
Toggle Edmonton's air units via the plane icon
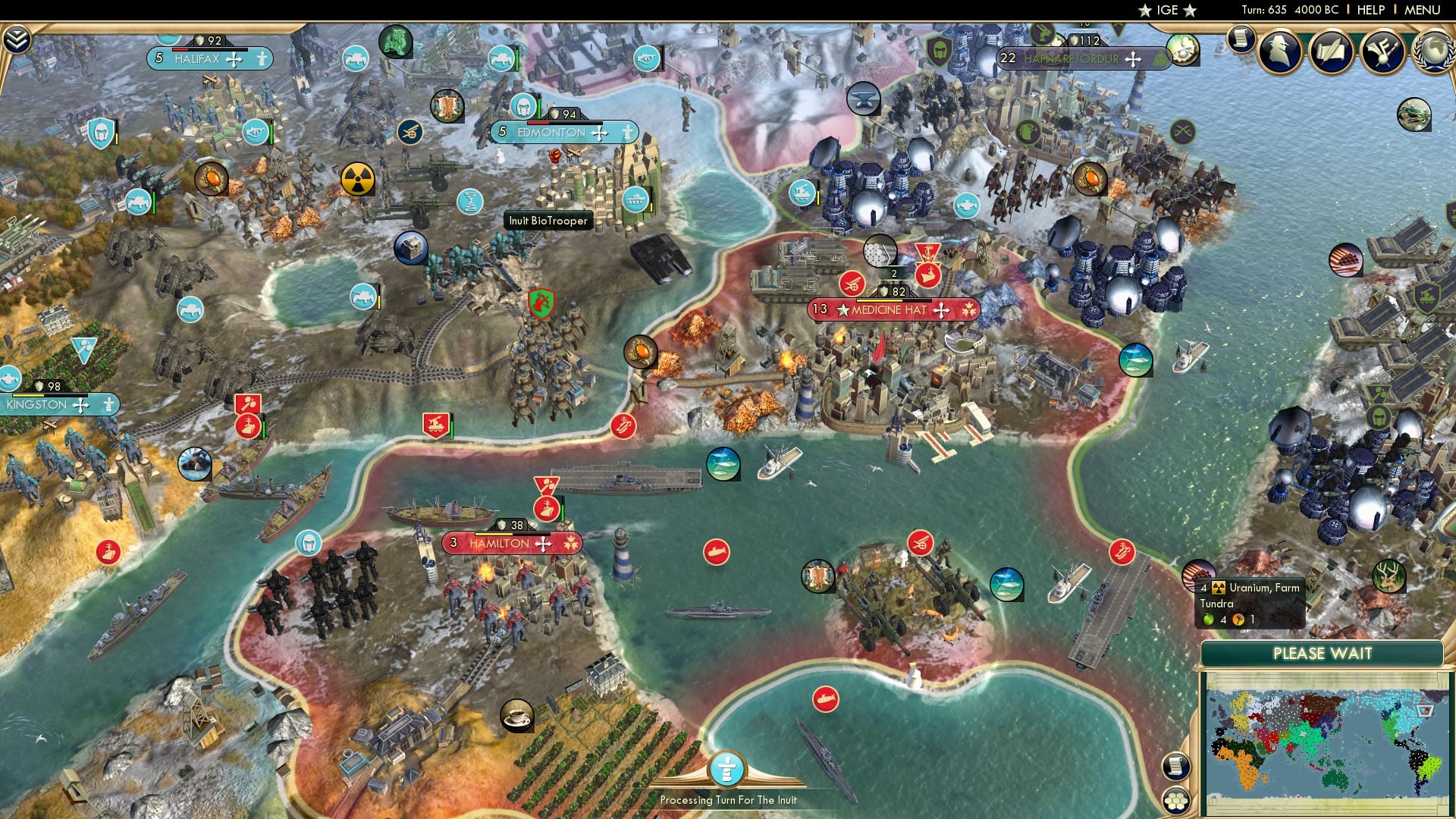(599, 132)
